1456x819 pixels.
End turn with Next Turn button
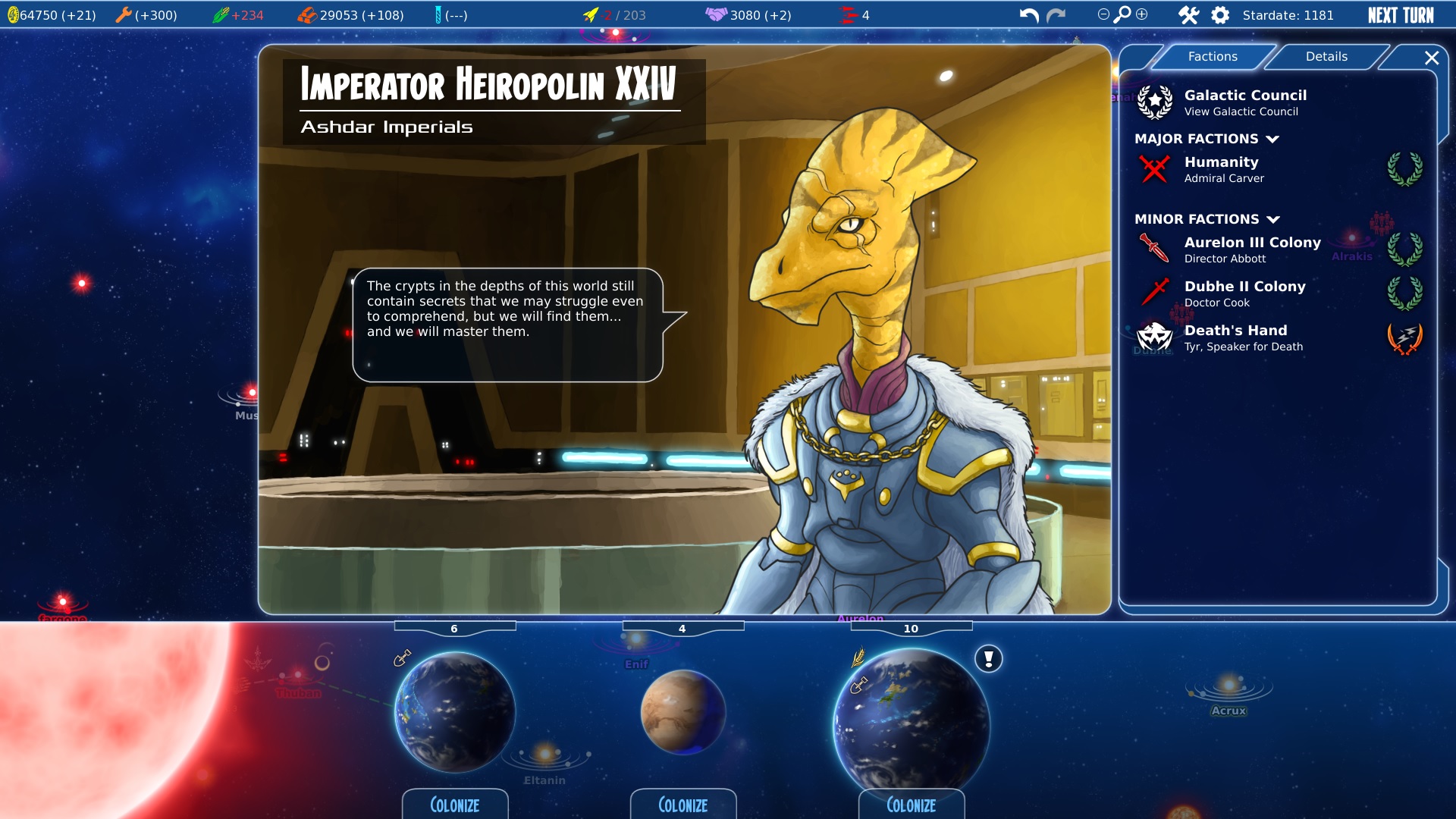click(1400, 15)
